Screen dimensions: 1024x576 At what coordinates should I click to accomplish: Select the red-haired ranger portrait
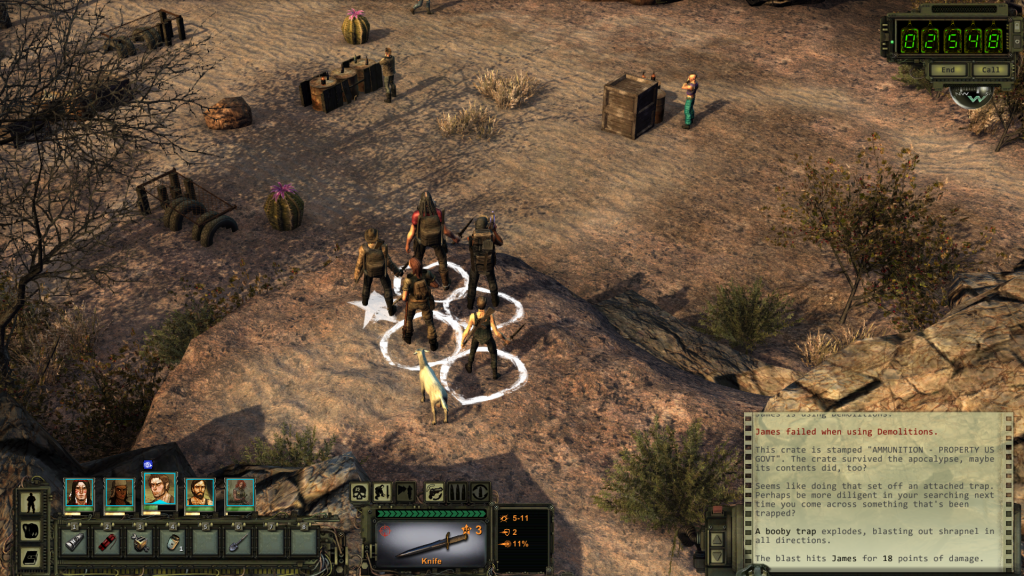coord(239,493)
